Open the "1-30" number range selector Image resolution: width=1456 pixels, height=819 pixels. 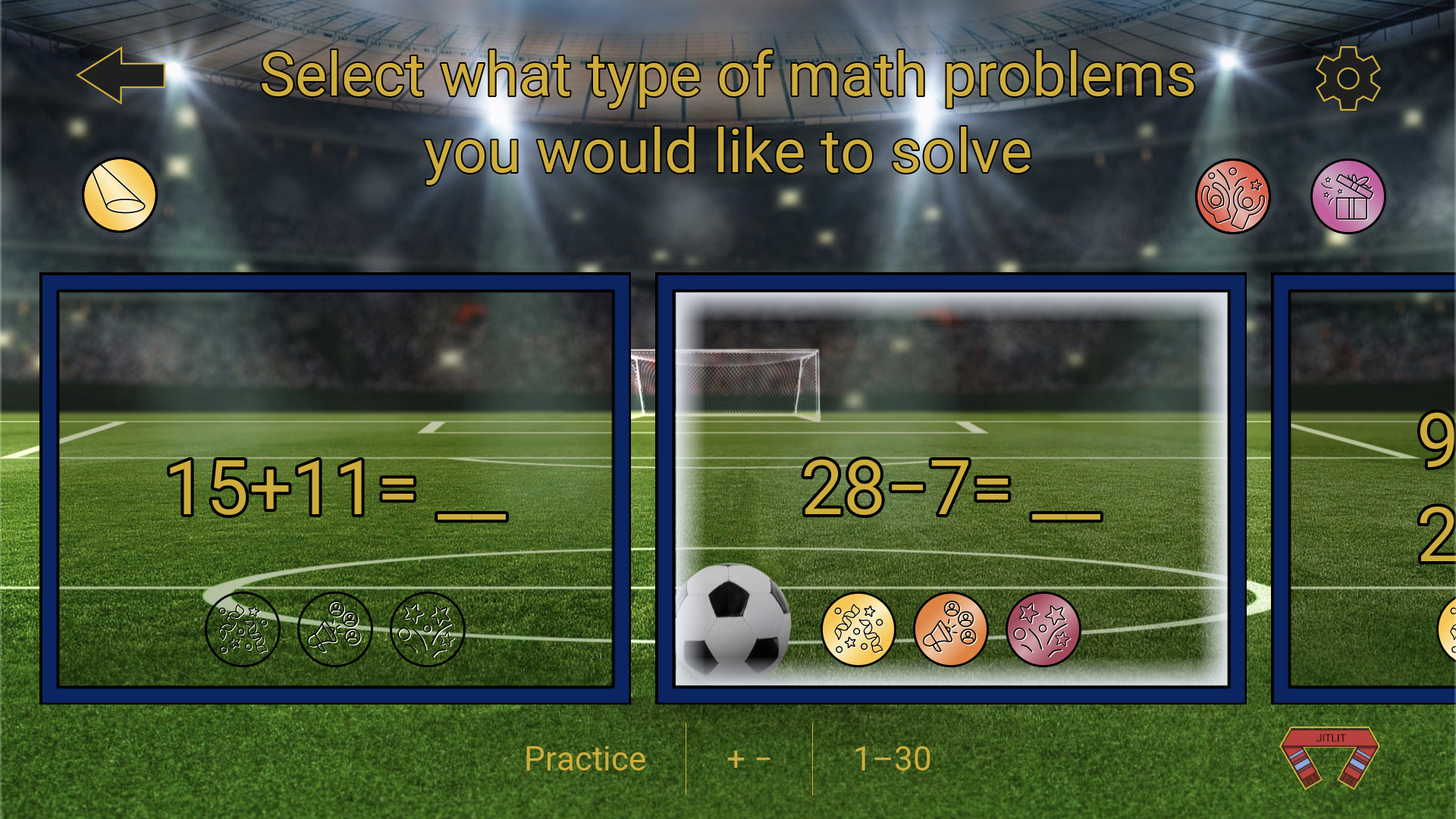point(893,758)
